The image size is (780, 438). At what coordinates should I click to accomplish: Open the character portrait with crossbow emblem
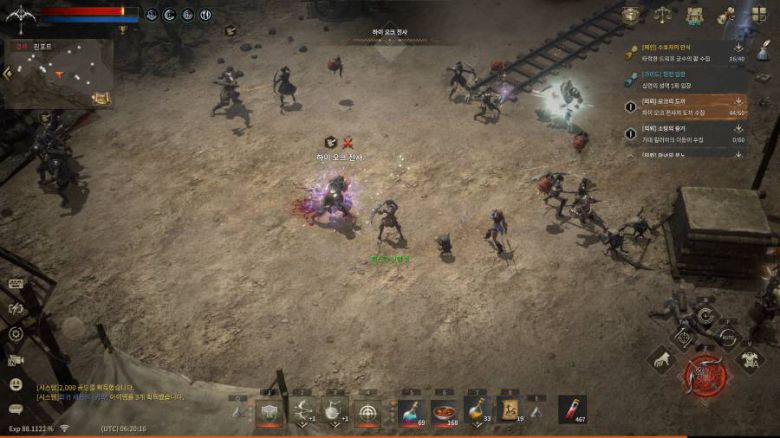click(20, 15)
